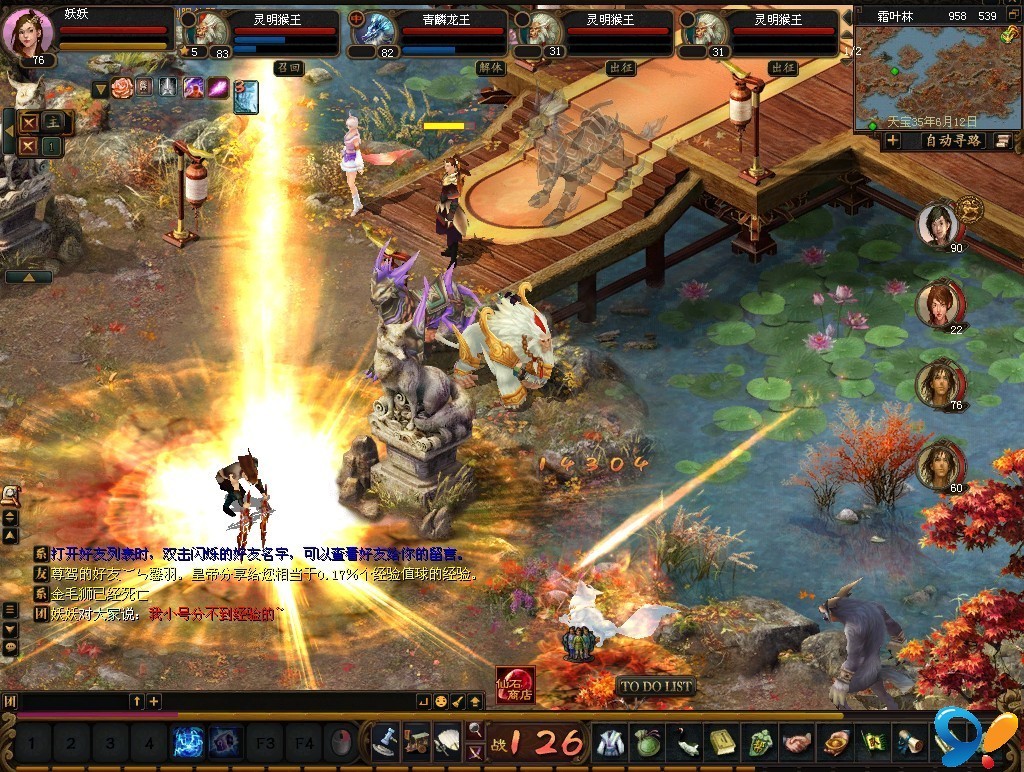Screen dimensions: 1024x772
Task: Click the handshake social icon
Action: (x=797, y=742)
